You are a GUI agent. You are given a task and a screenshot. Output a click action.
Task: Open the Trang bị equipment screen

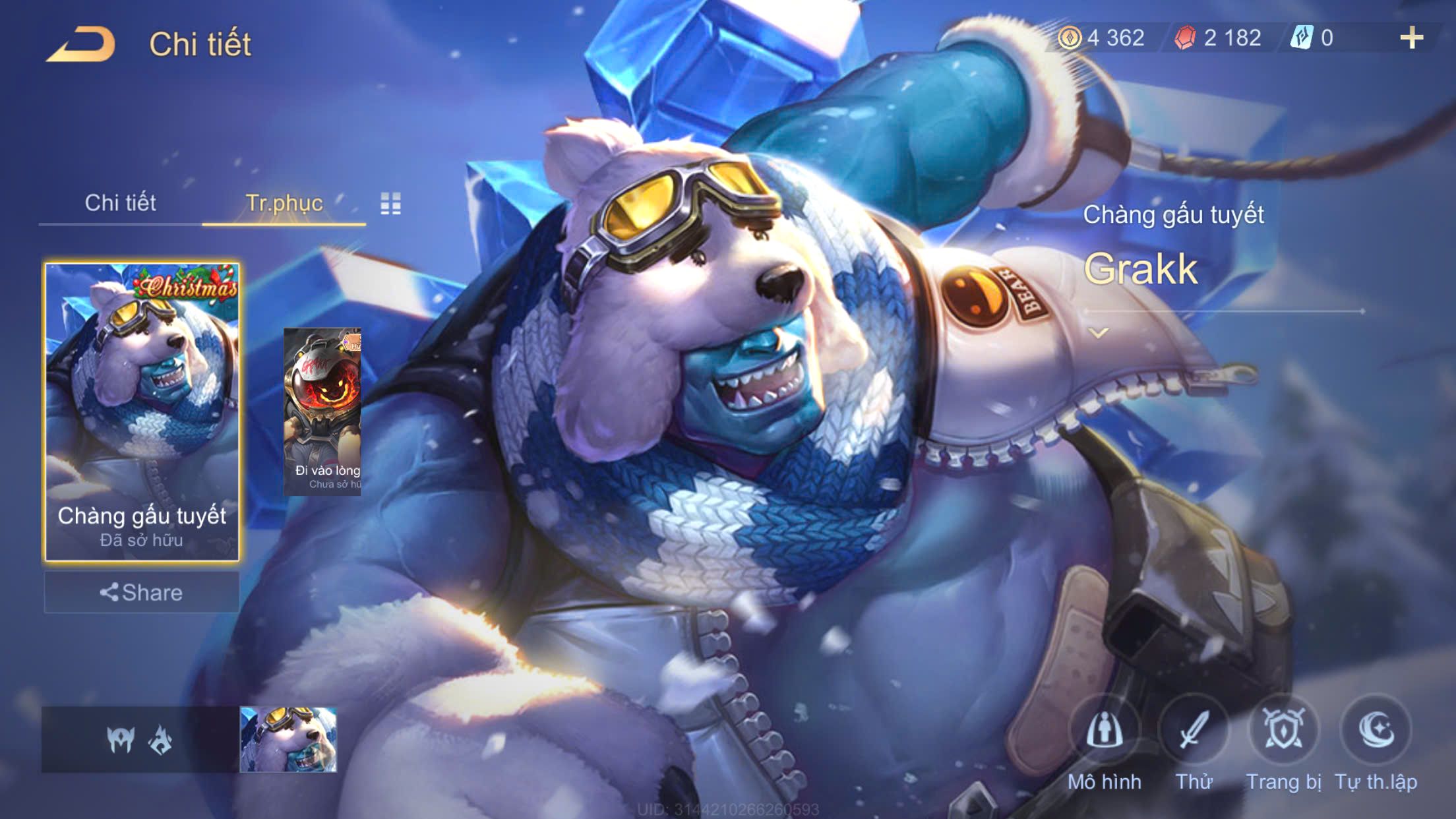pos(1283,742)
